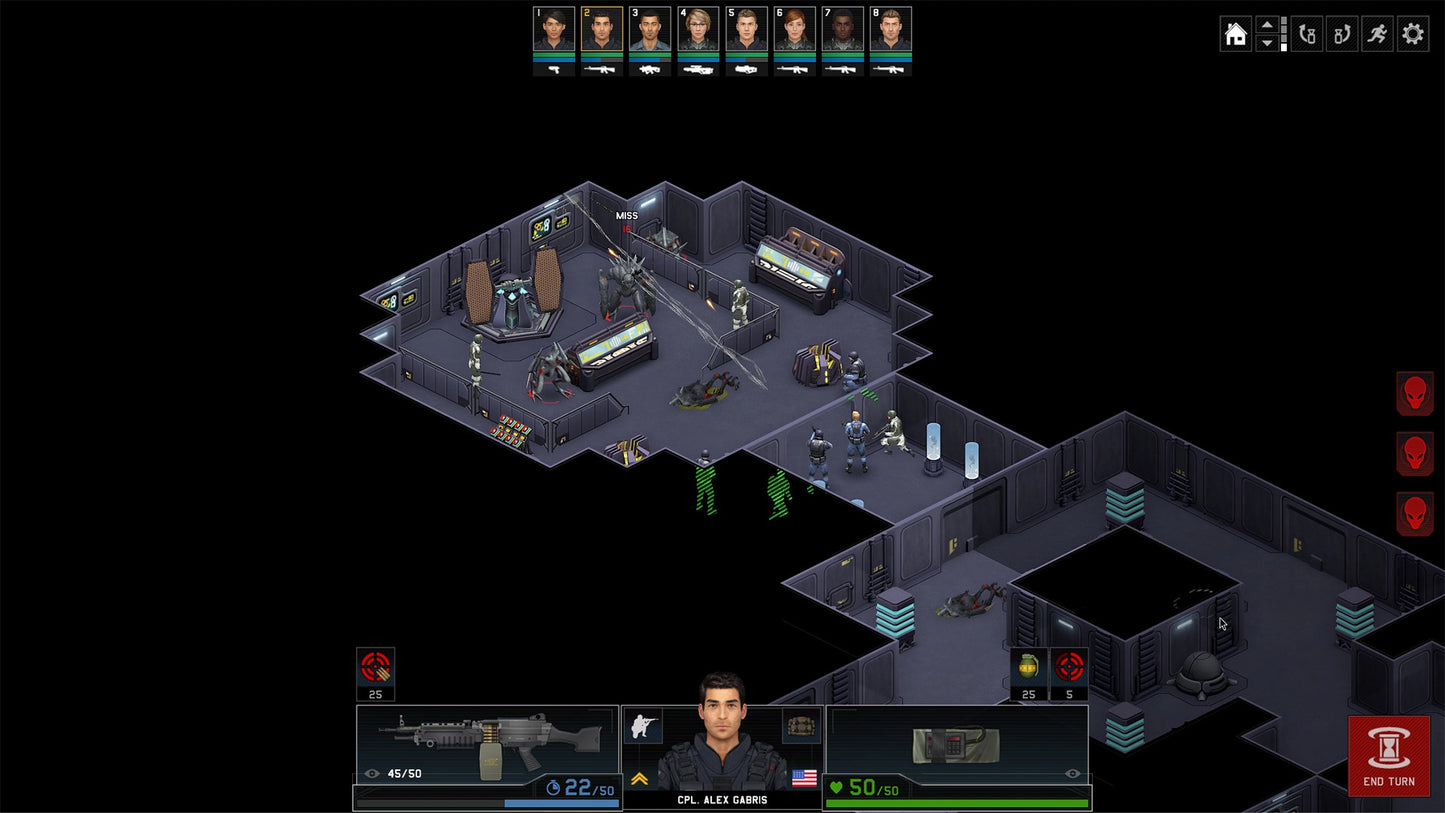Rotate the camera left
The image size is (1445, 813).
[x=1306, y=33]
